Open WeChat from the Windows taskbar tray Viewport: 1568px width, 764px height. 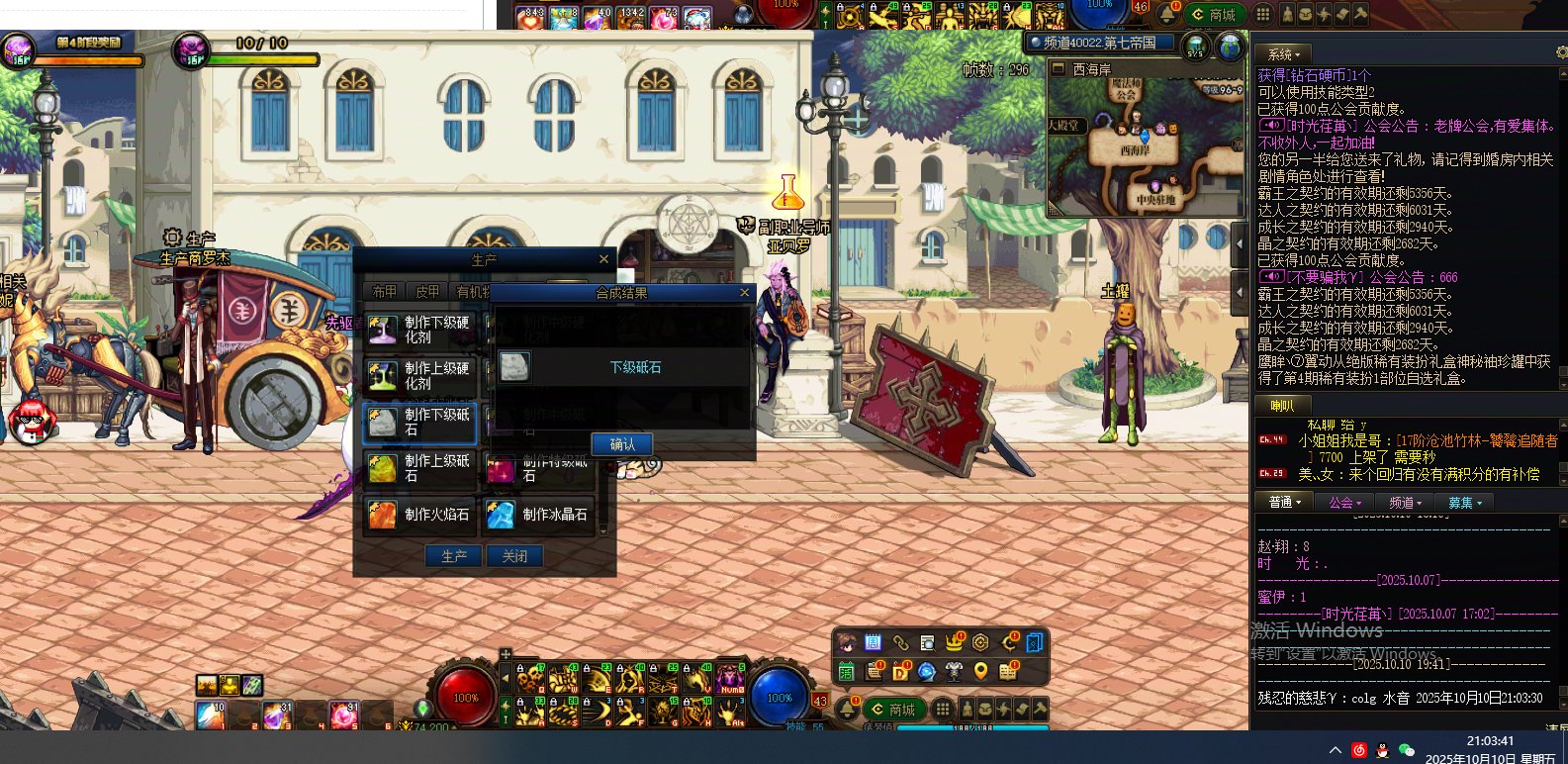(x=1406, y=750)
